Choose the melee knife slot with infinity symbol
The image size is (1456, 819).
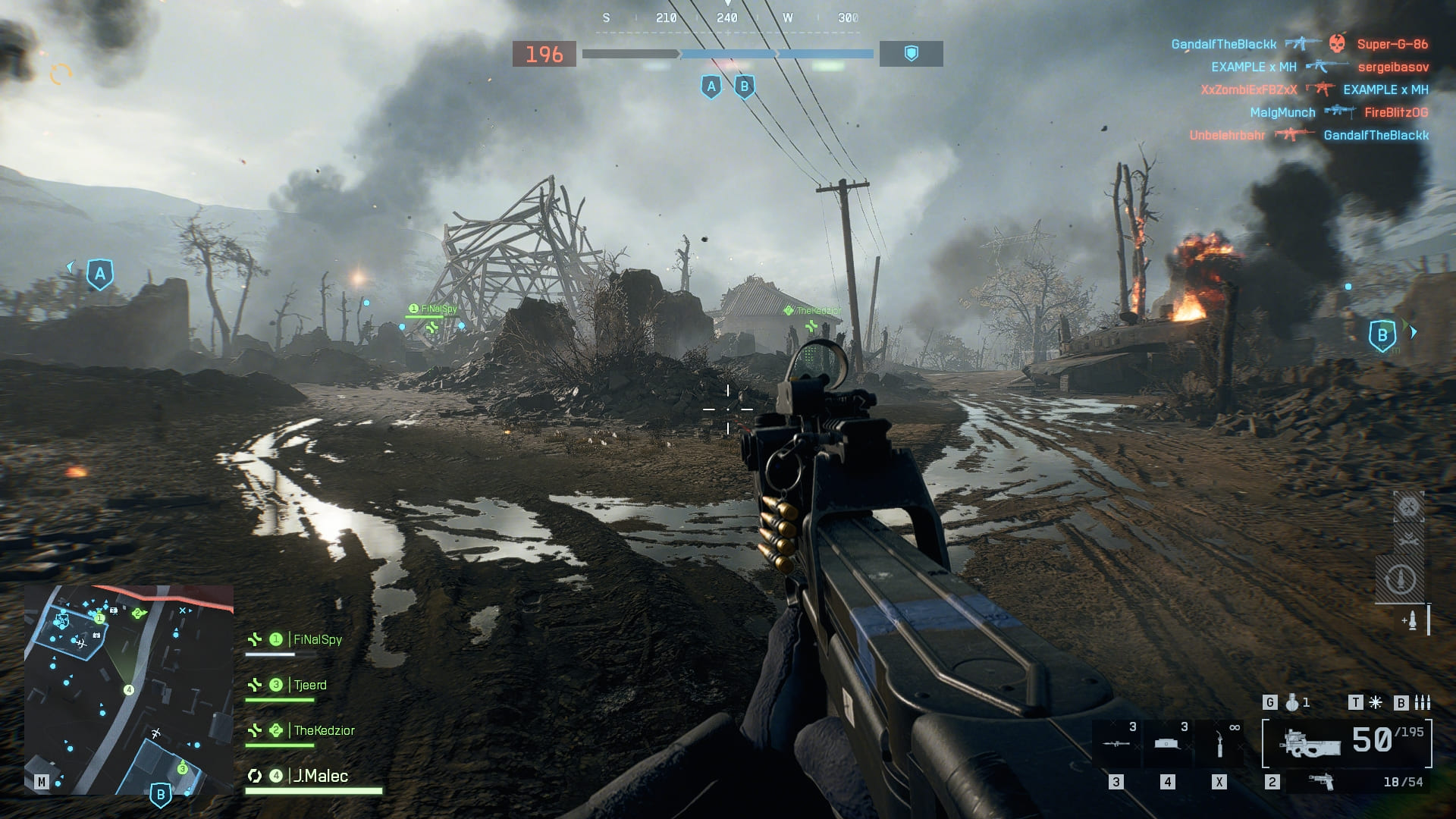[x=1219, y=743]
